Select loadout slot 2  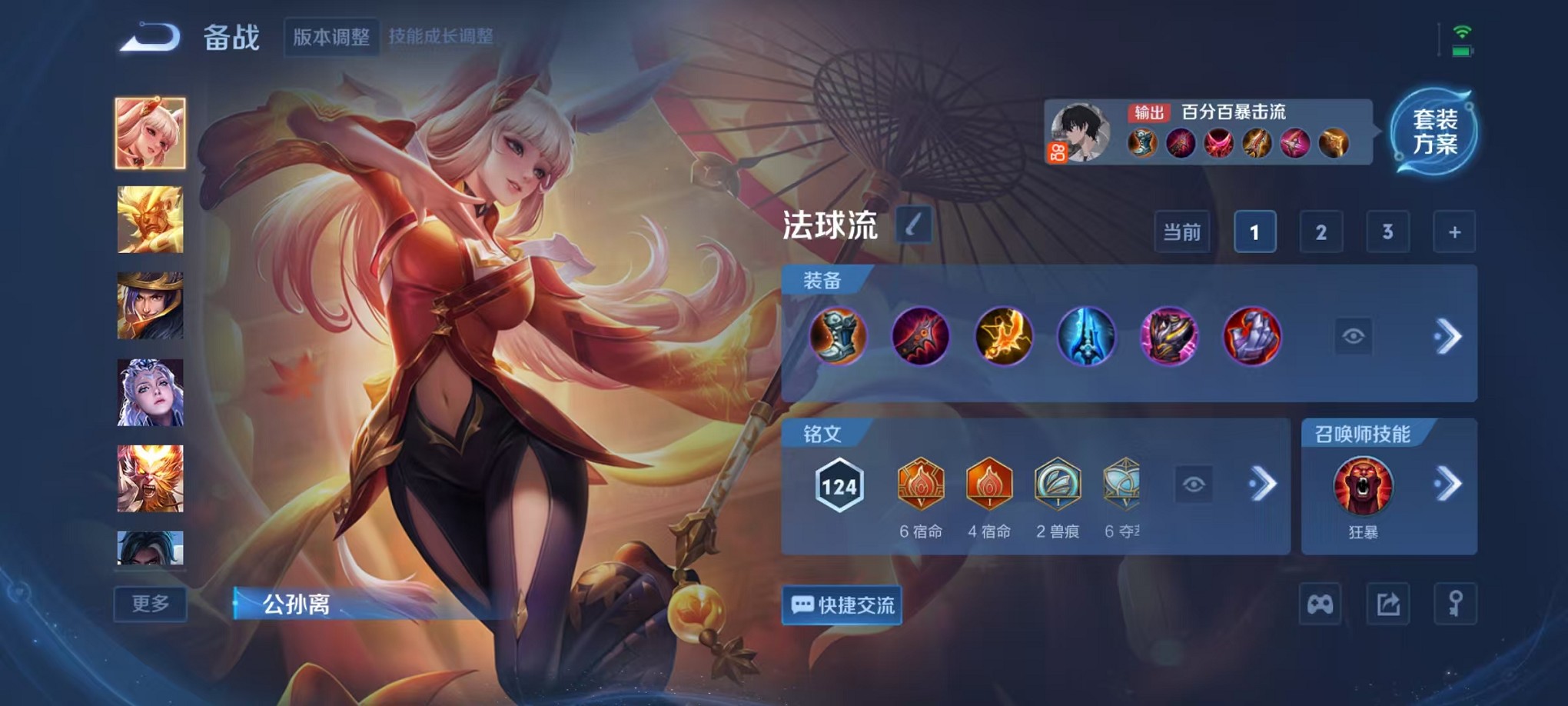point(1321,231)
